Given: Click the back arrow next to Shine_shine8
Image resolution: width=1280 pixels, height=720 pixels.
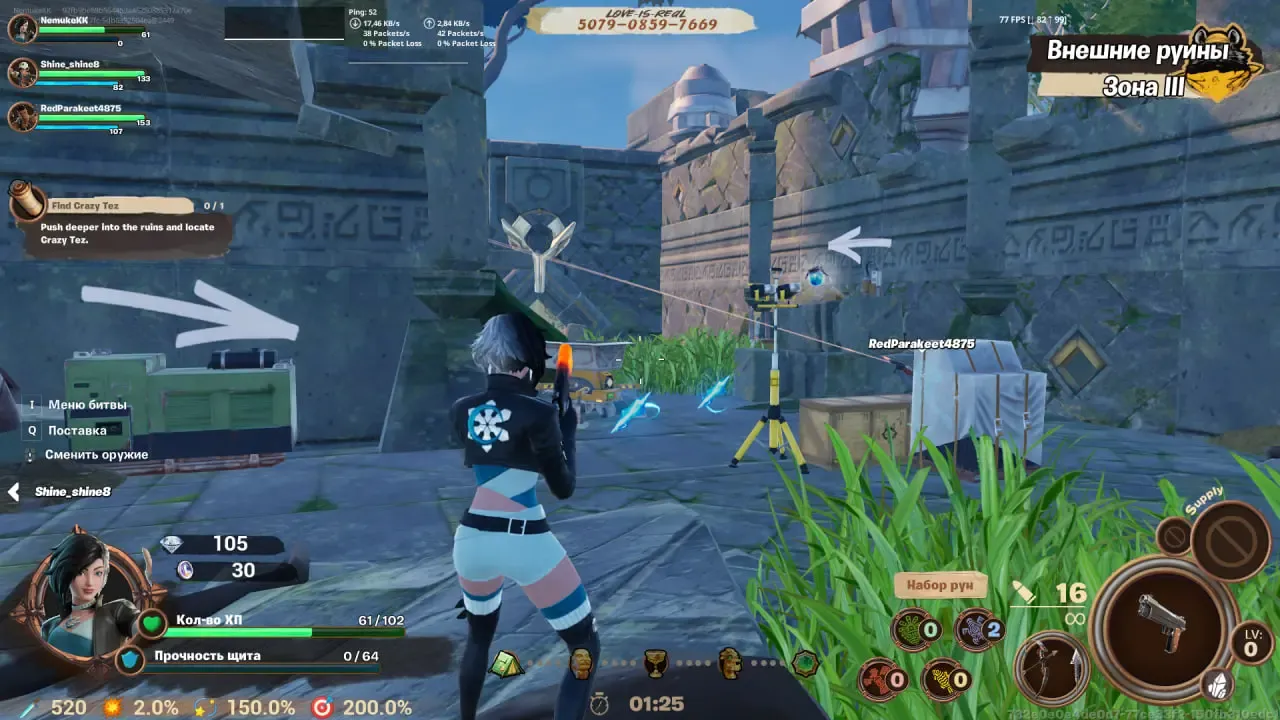Looking at the screenshot, I should (14, 492).
